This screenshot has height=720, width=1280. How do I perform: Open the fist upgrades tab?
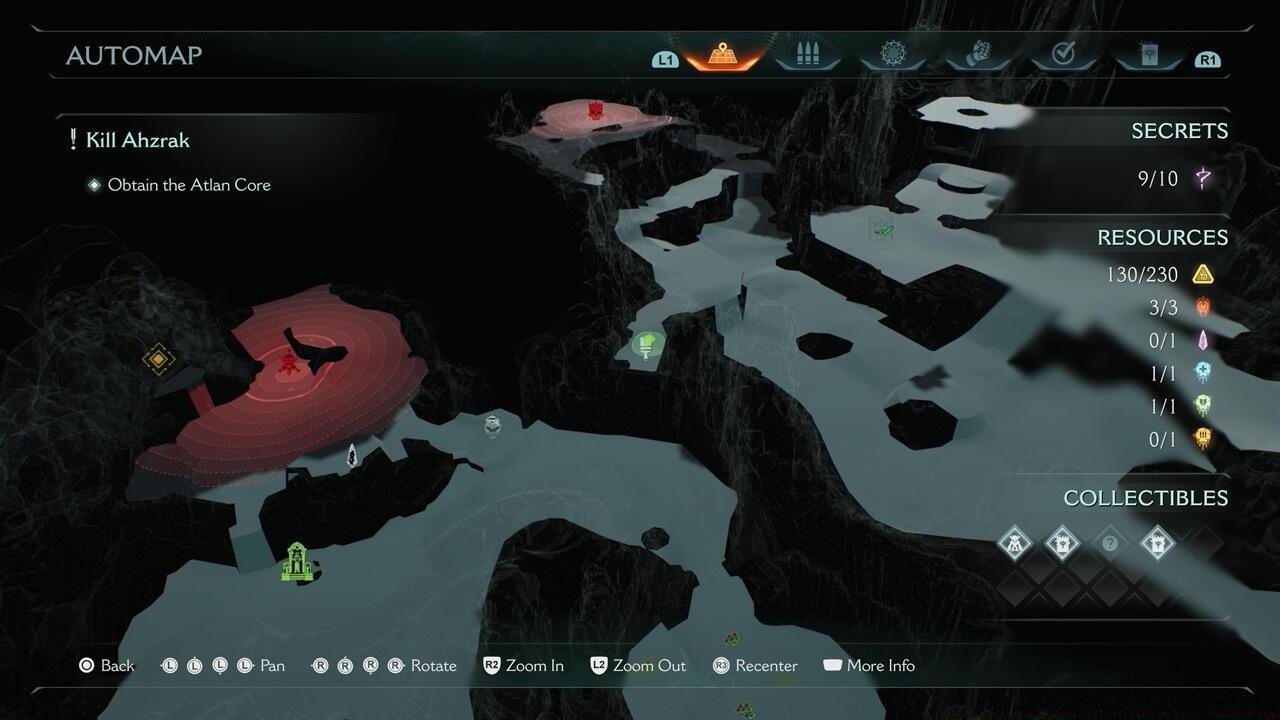coord(979,55)
